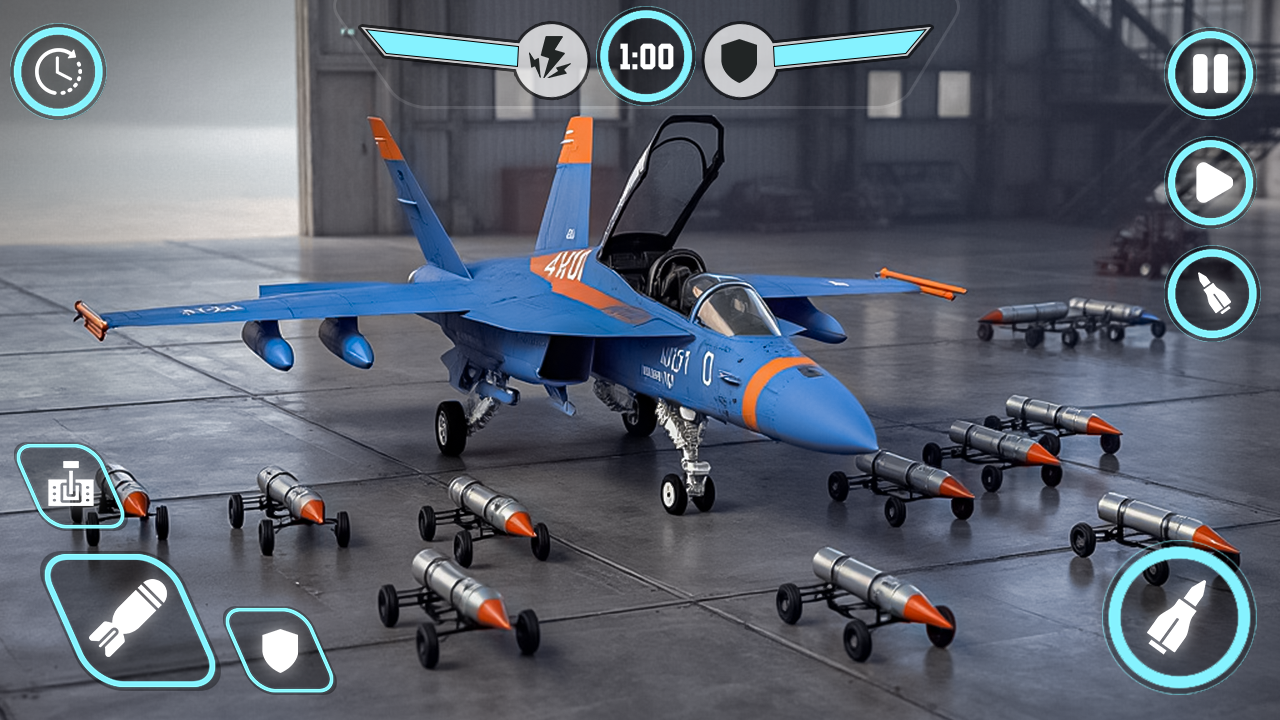The height and width of the screenshot is (720, 1280).
Task: Fire the large missile launch button
Action: (1178, 616)
